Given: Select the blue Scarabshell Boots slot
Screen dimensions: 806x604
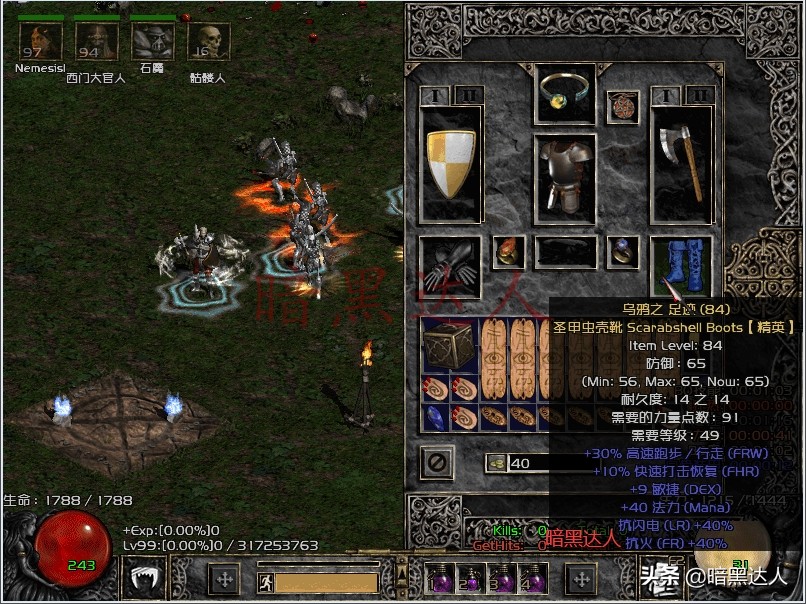Looking at the screenshot, I should pyautogui.click(x=682, y=267).
